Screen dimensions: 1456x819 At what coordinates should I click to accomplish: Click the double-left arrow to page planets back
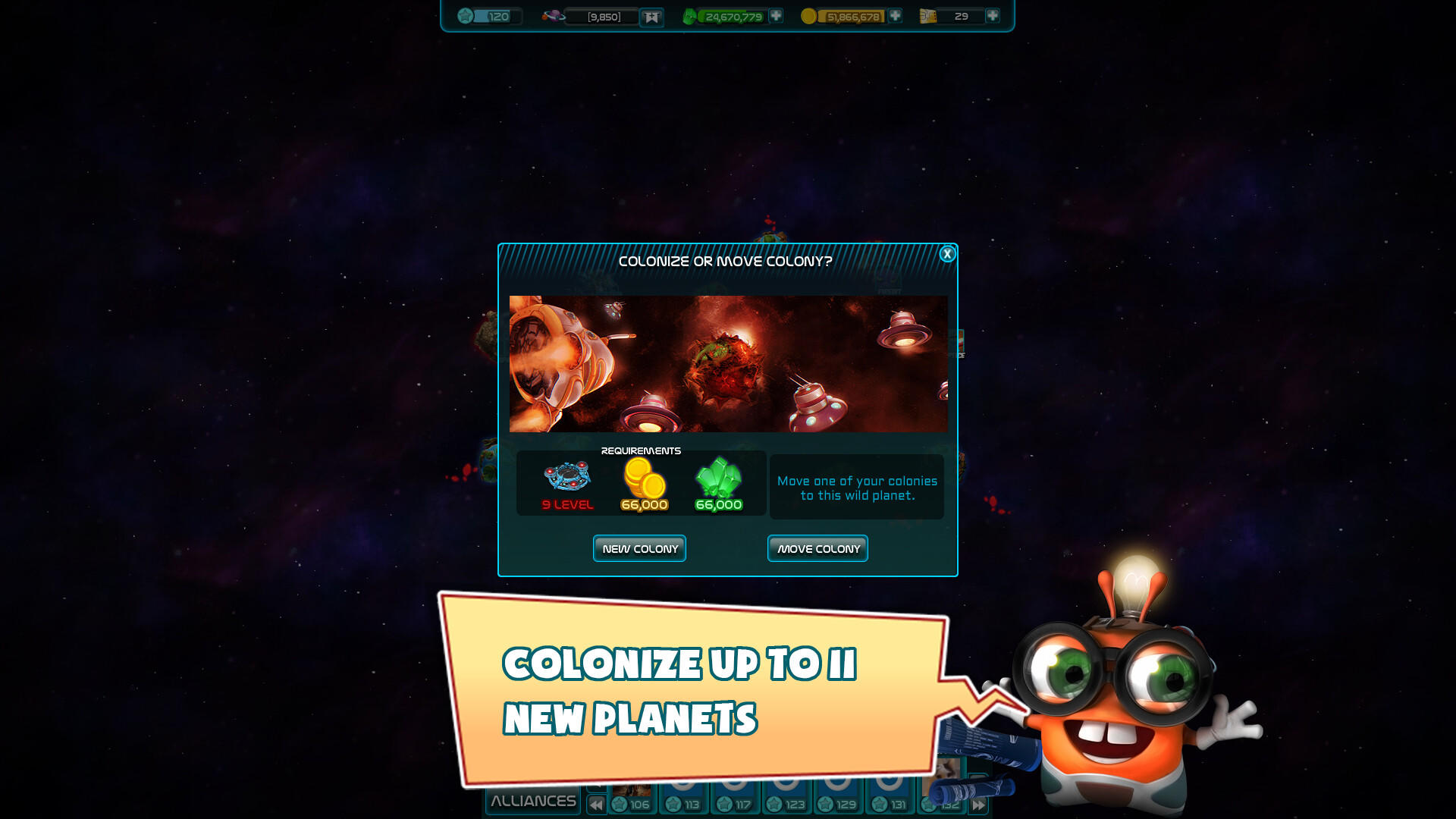(595, 805)
